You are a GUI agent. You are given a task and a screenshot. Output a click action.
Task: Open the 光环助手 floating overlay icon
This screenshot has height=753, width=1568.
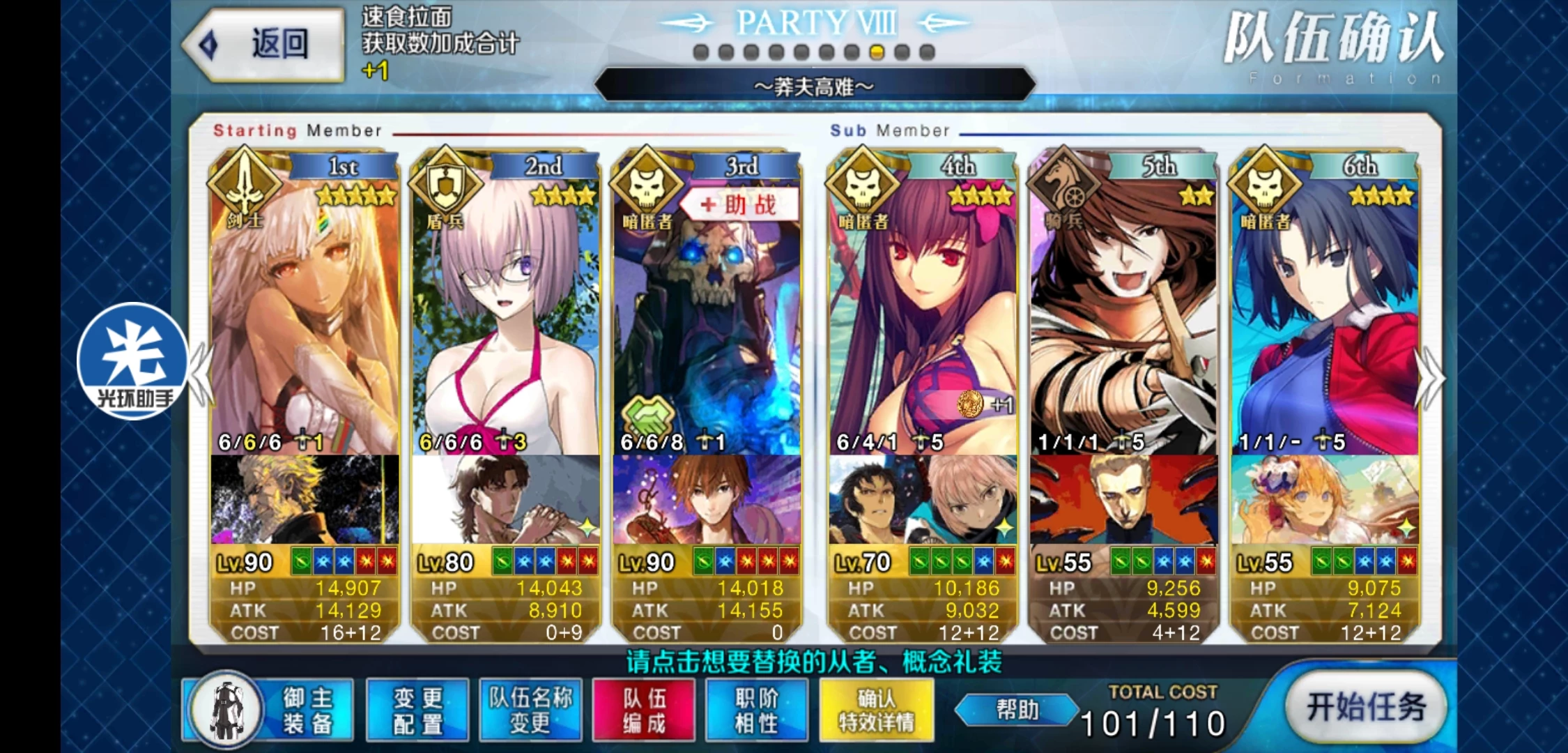132,360
